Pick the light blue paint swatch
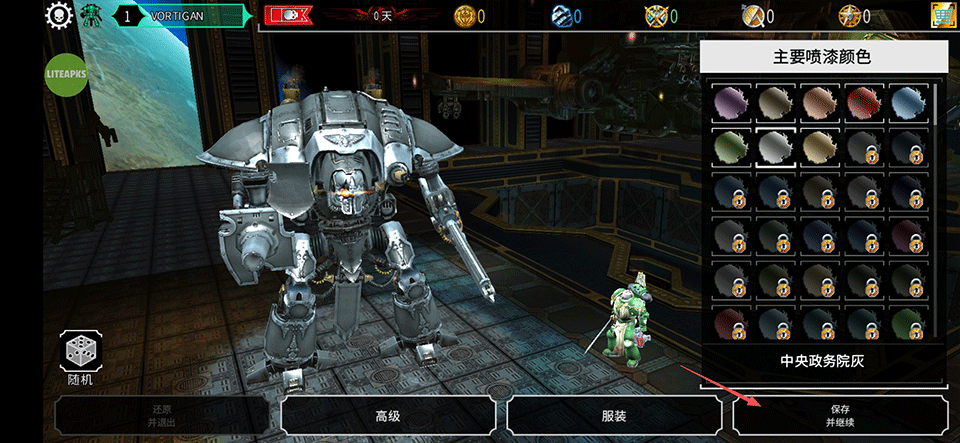This screenshot has height=443, width=960. pyautogui.click(x=906, y=102)
